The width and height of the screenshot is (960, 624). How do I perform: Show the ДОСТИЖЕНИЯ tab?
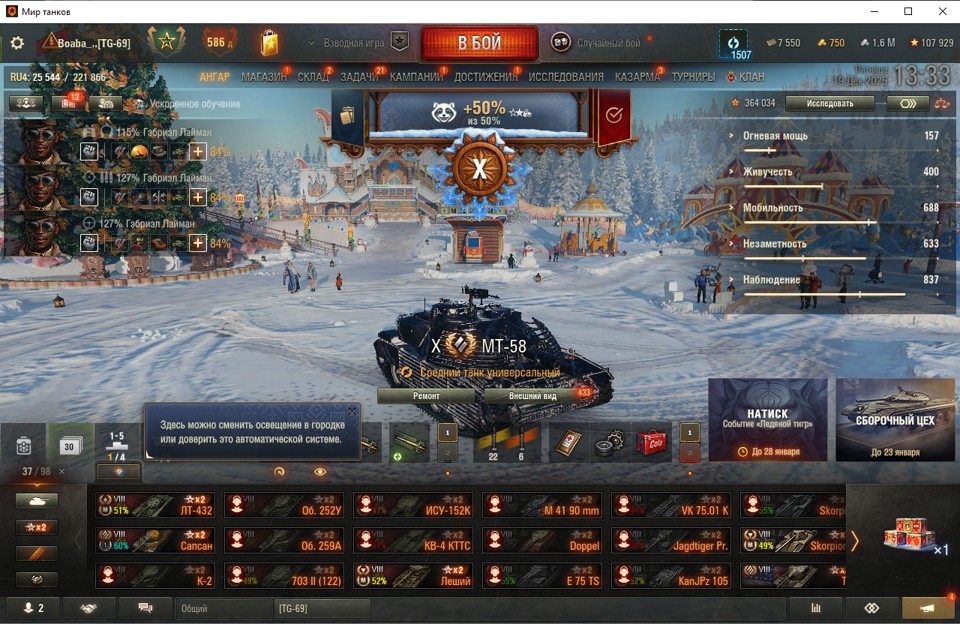click(486, 77)
